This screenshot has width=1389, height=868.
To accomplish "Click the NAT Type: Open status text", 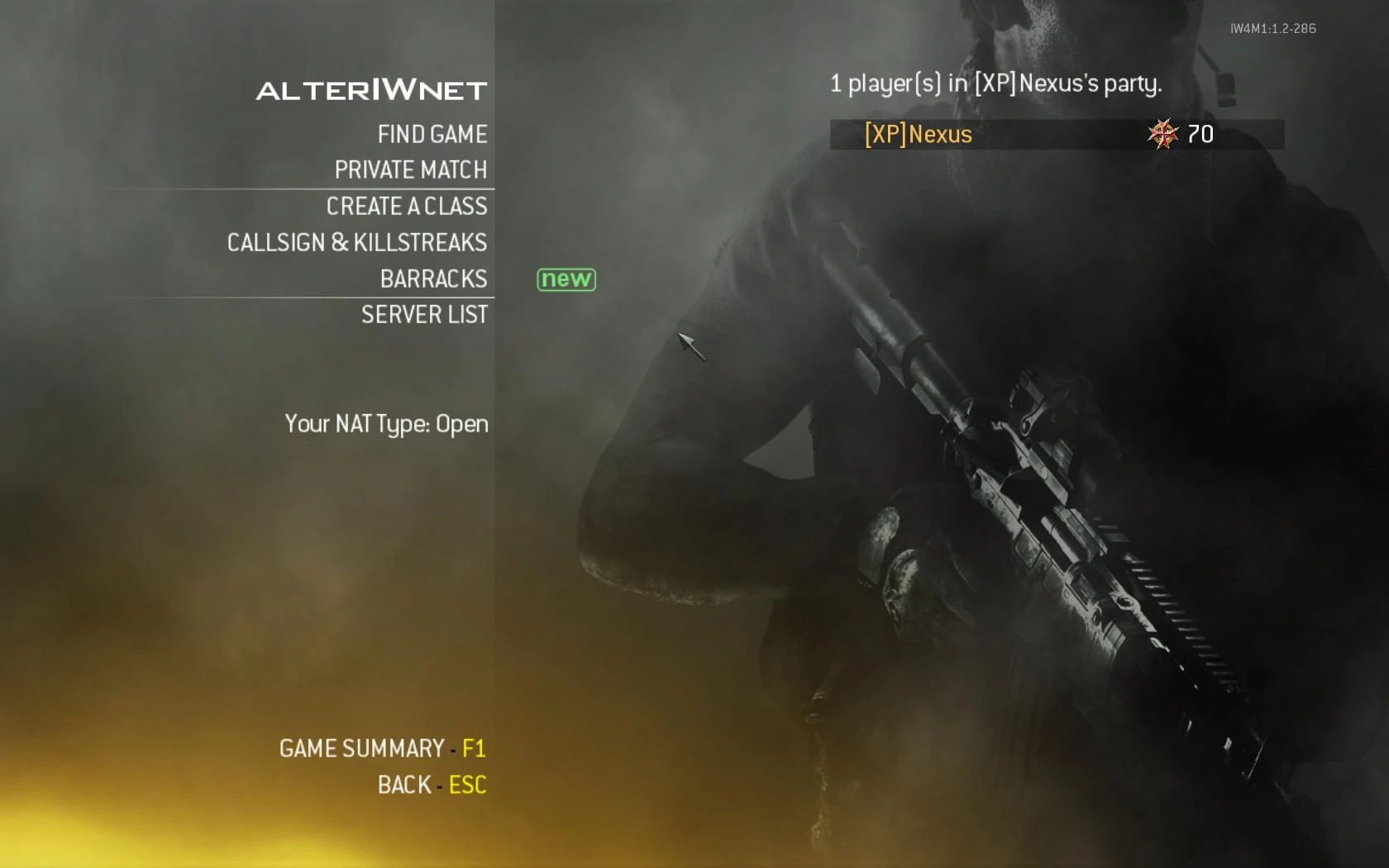I will click(386, 424).
